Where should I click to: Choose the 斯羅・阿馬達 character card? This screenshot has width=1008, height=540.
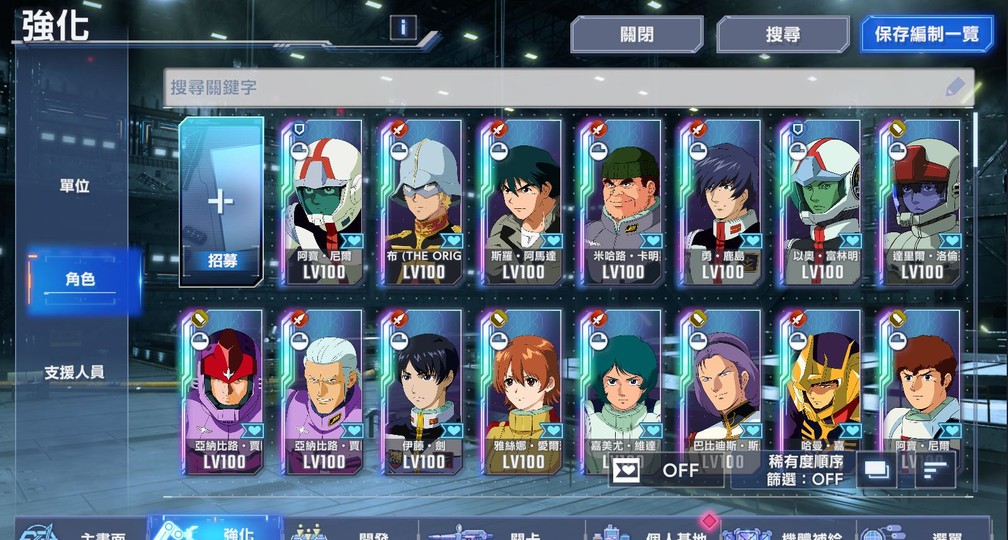(524, 203)
